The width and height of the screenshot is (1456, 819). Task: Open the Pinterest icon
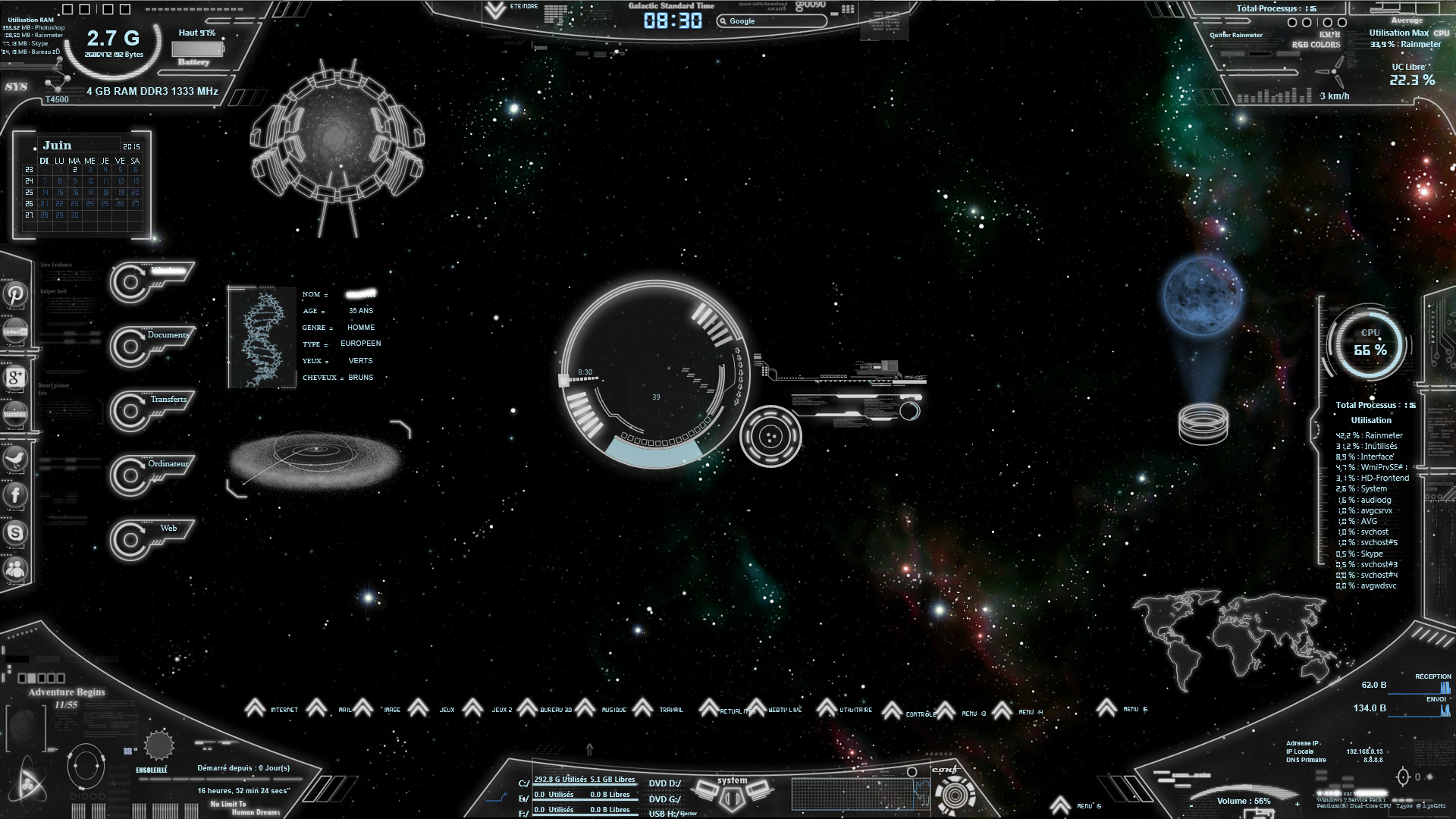(x=15, y=293)
